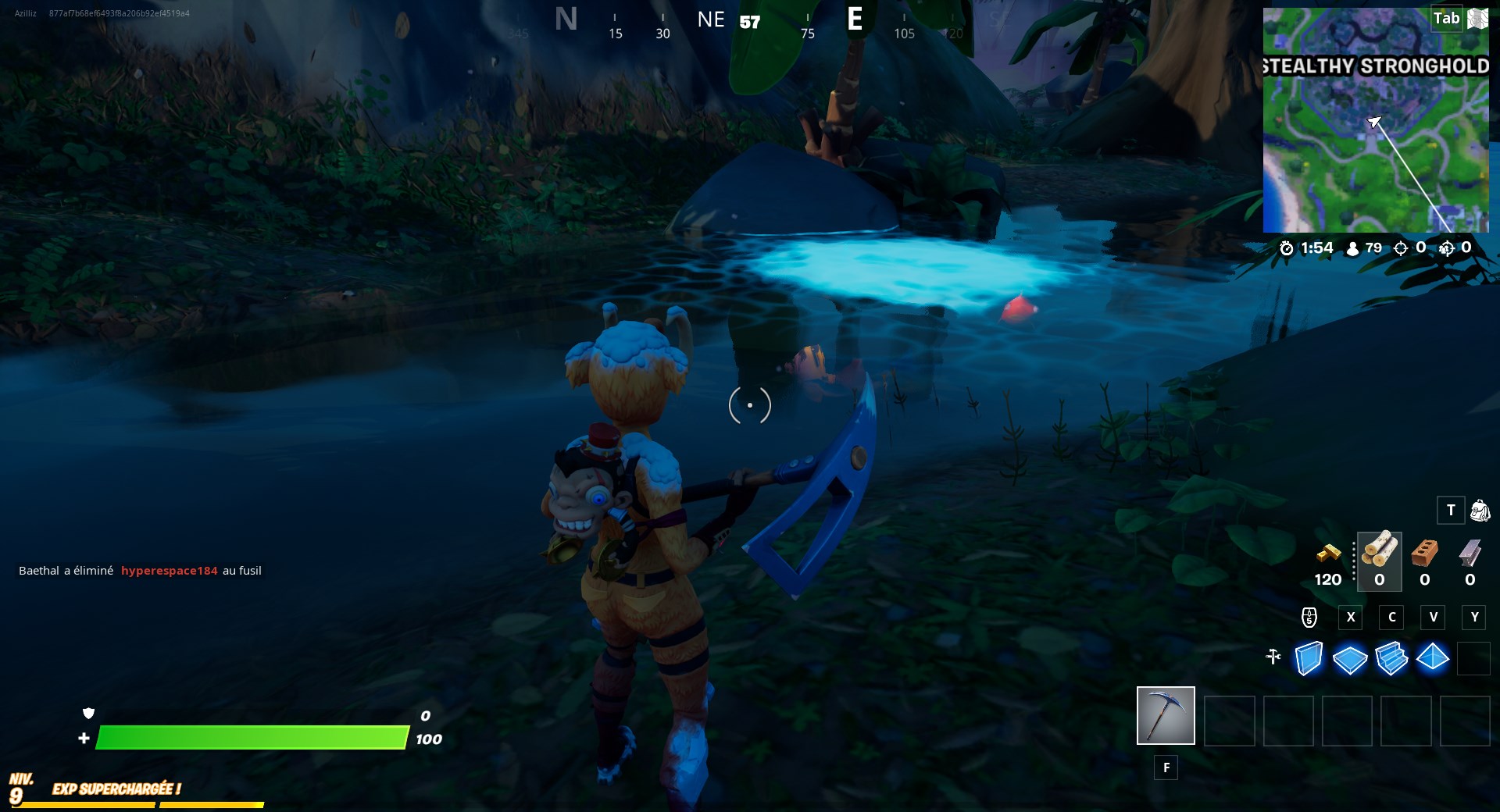This screenshot has height=812, width=1500.
Task: Click the Tab map key prompt
Action: pos(1447,18)
